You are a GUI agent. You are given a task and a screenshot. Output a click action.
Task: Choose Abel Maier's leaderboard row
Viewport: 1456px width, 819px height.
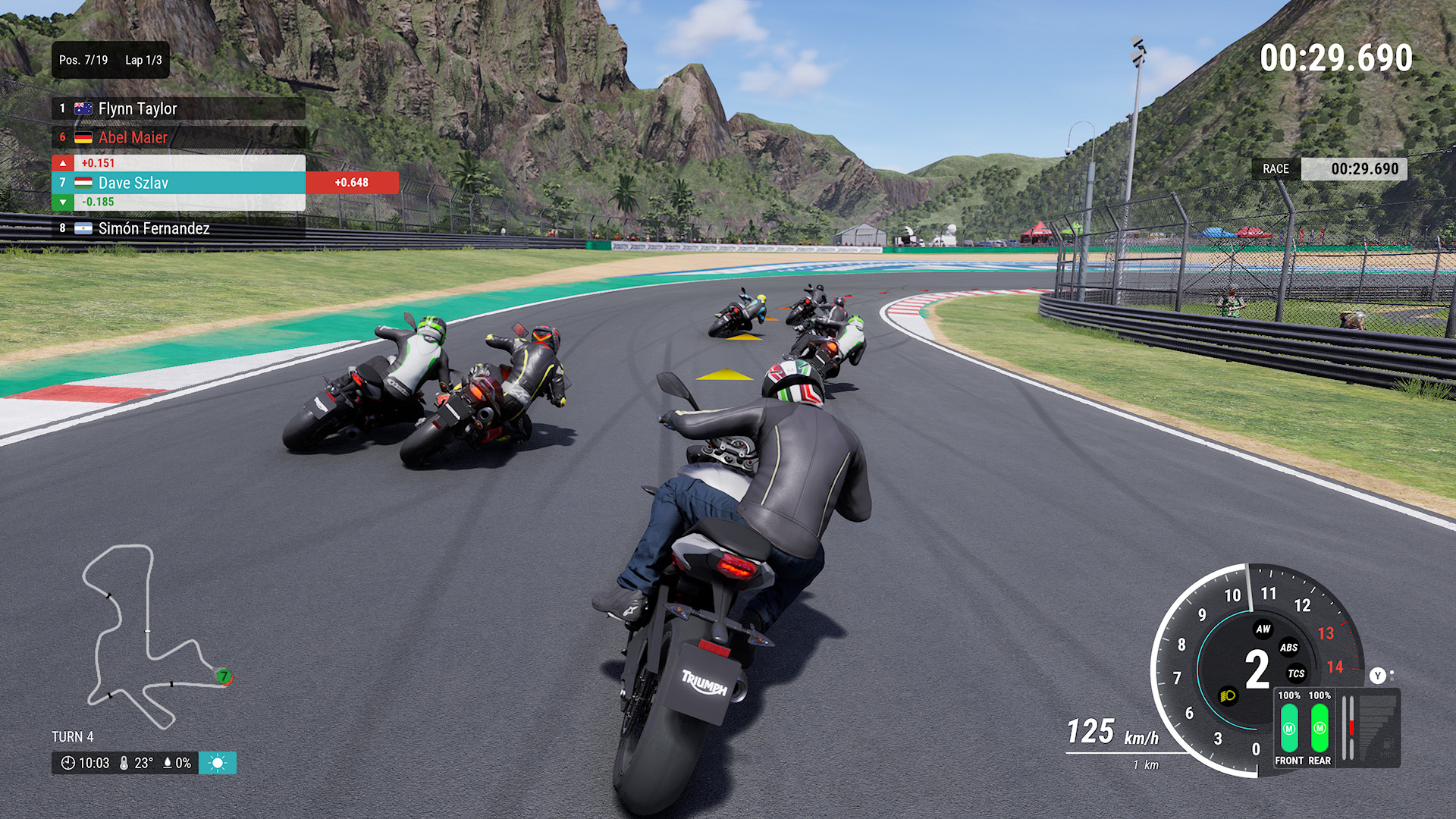pyautogui.click(x=178, y=137)
